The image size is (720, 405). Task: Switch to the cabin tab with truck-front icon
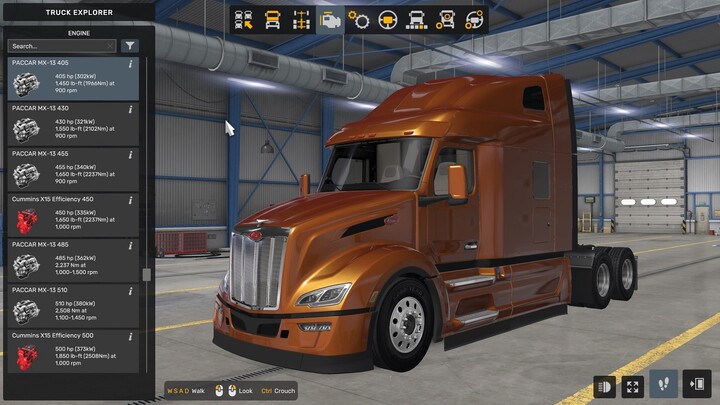click(x=272, y=19)
